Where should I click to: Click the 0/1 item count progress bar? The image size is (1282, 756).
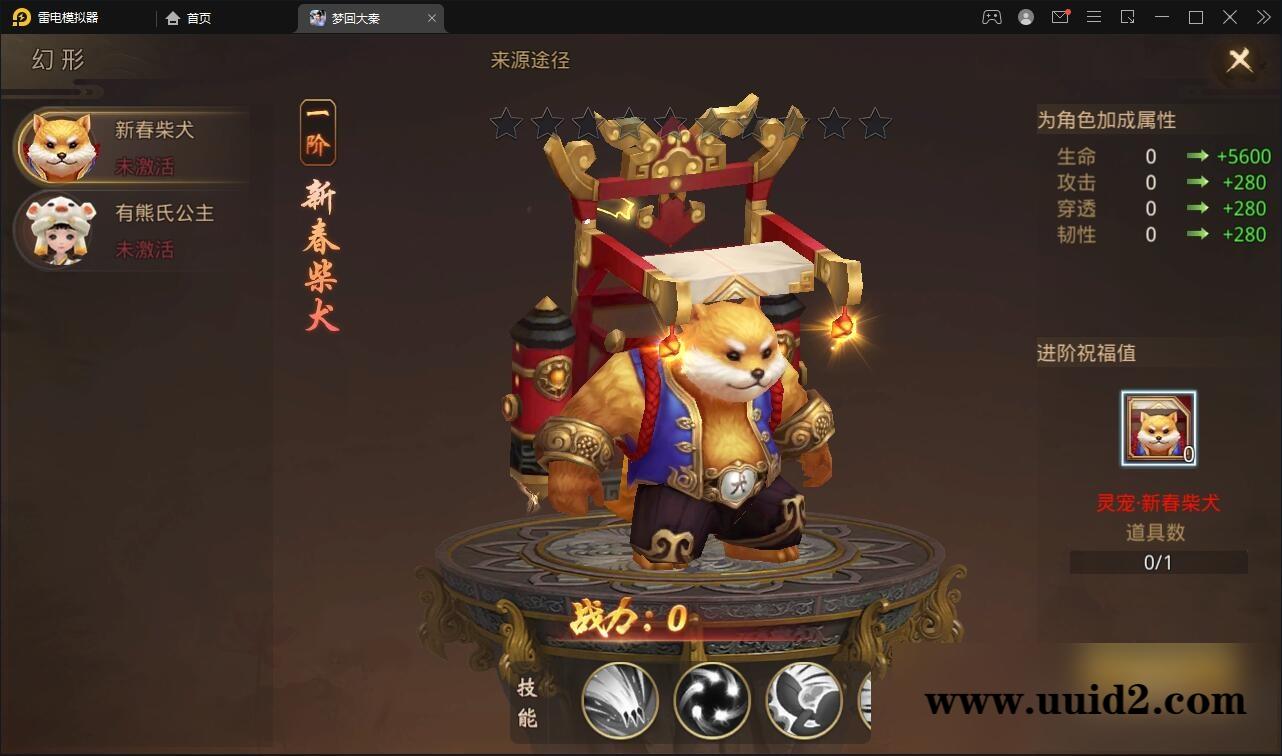[x=1157, y=562]
